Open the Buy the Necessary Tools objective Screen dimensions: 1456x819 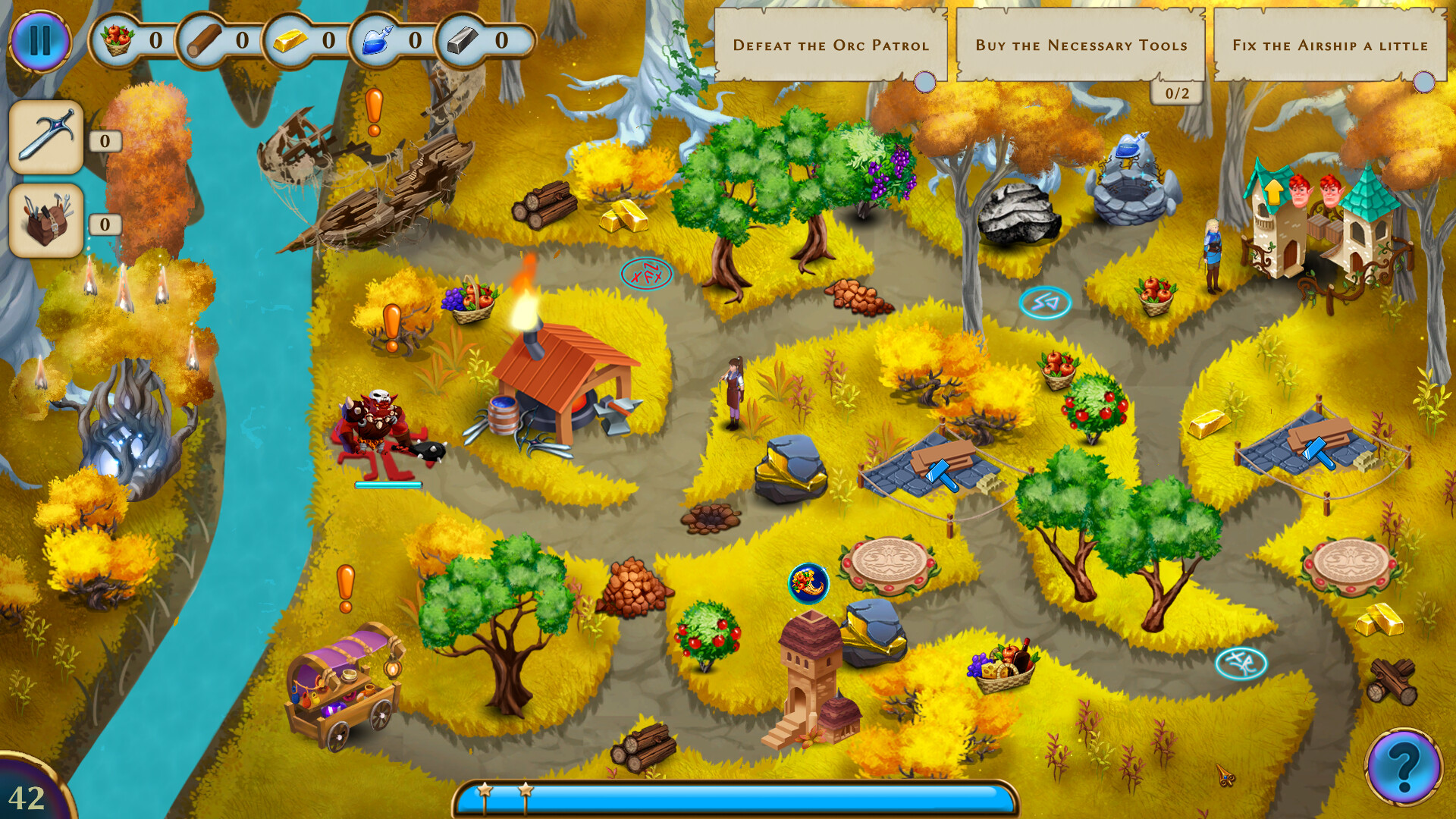tap(1082, 45)
